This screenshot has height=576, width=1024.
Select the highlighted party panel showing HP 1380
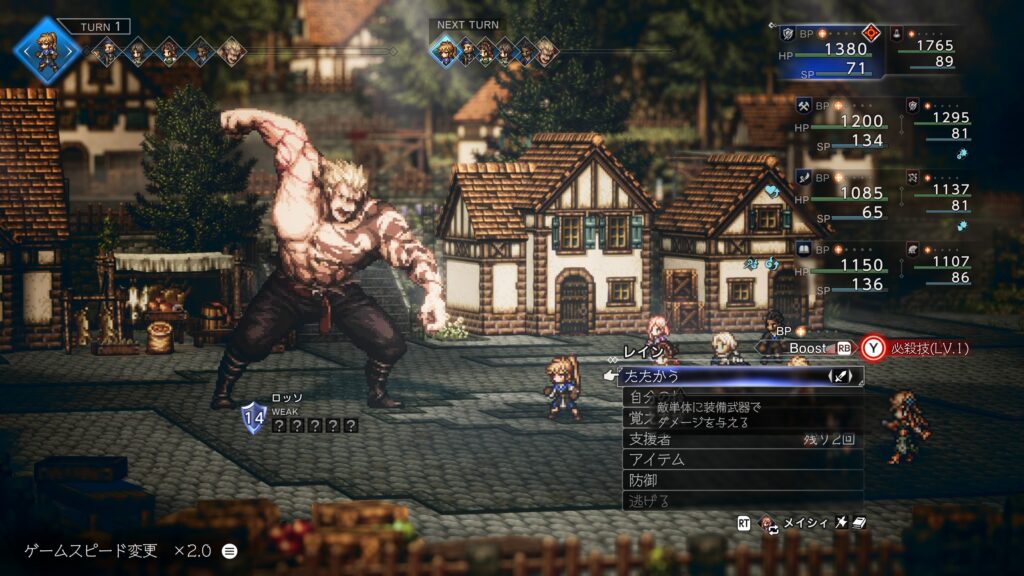pos(829,52)
